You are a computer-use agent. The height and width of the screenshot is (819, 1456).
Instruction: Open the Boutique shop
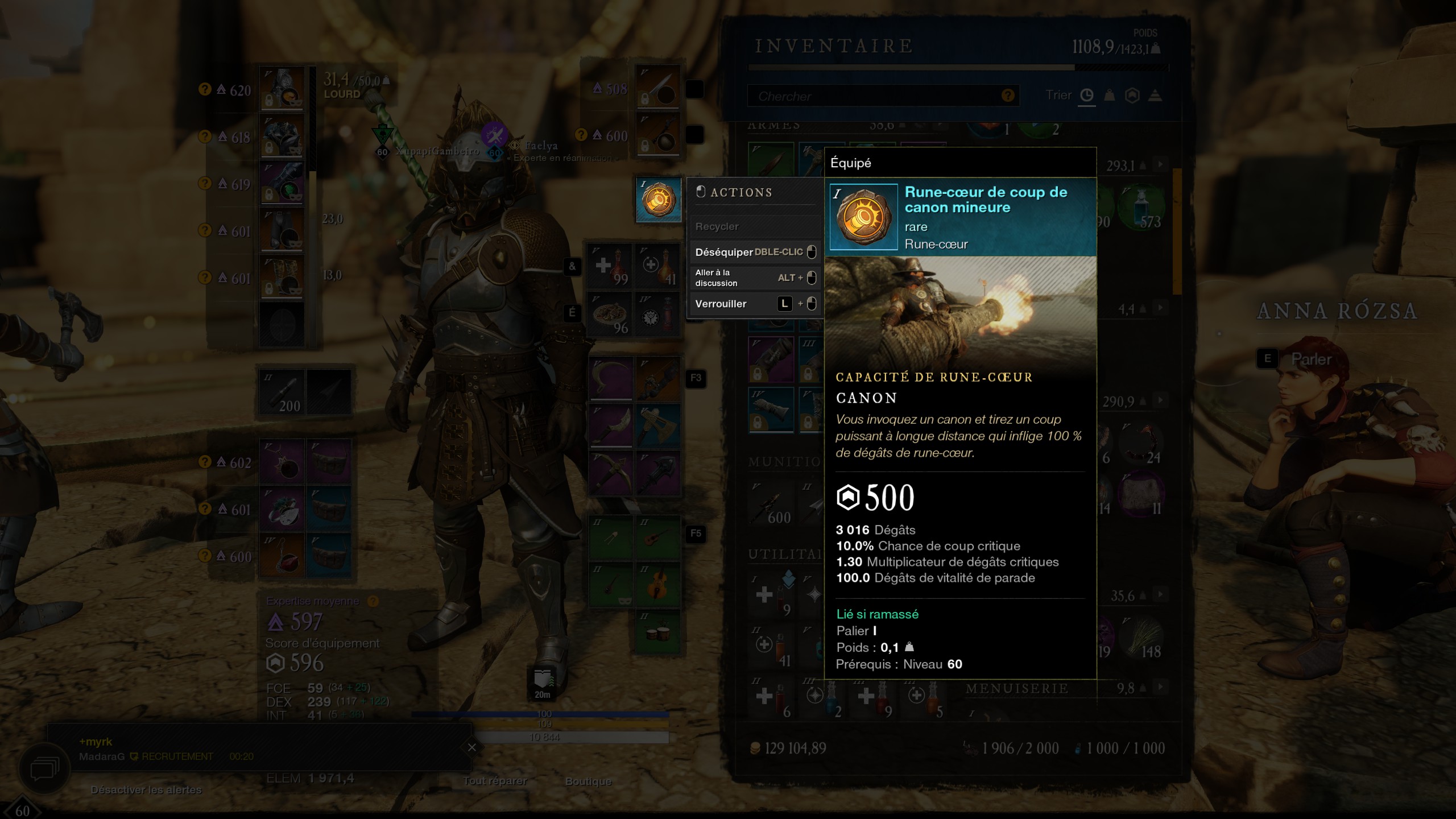(588, 781)
